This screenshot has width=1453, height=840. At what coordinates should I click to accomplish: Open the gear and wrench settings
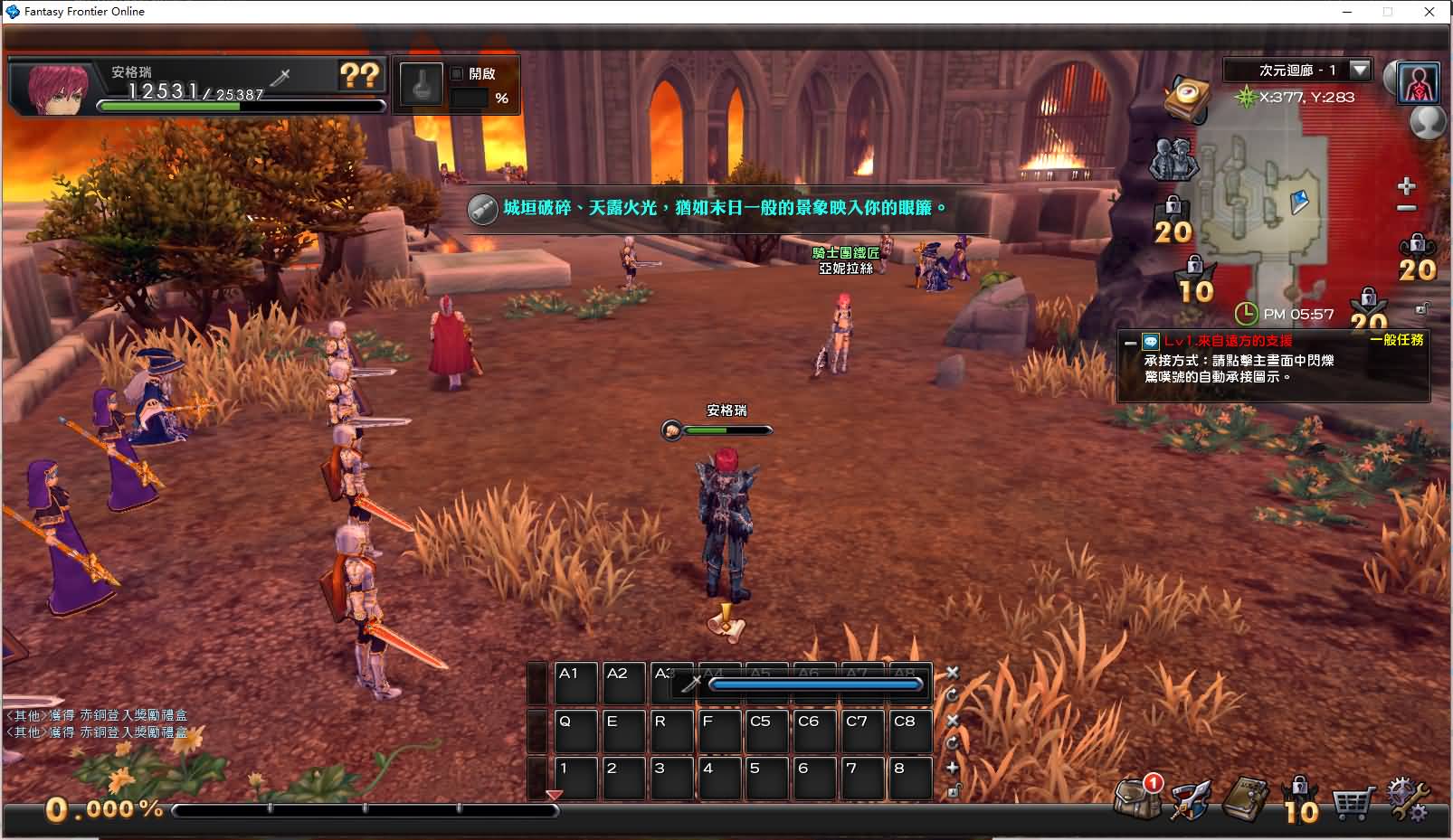1409,799
